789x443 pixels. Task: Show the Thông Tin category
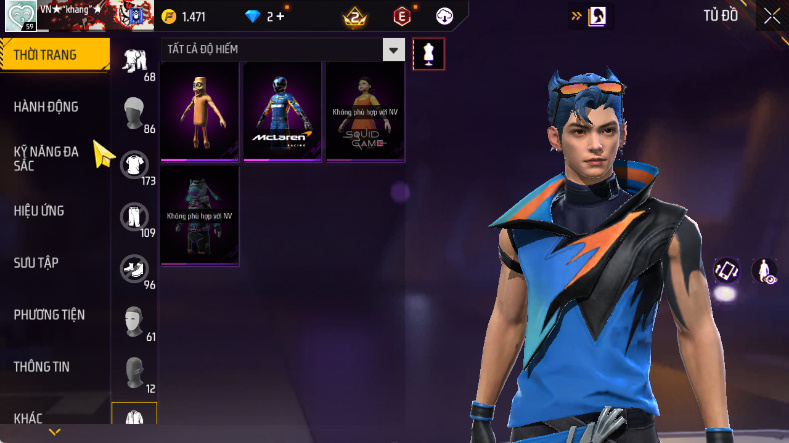[42, 367]
